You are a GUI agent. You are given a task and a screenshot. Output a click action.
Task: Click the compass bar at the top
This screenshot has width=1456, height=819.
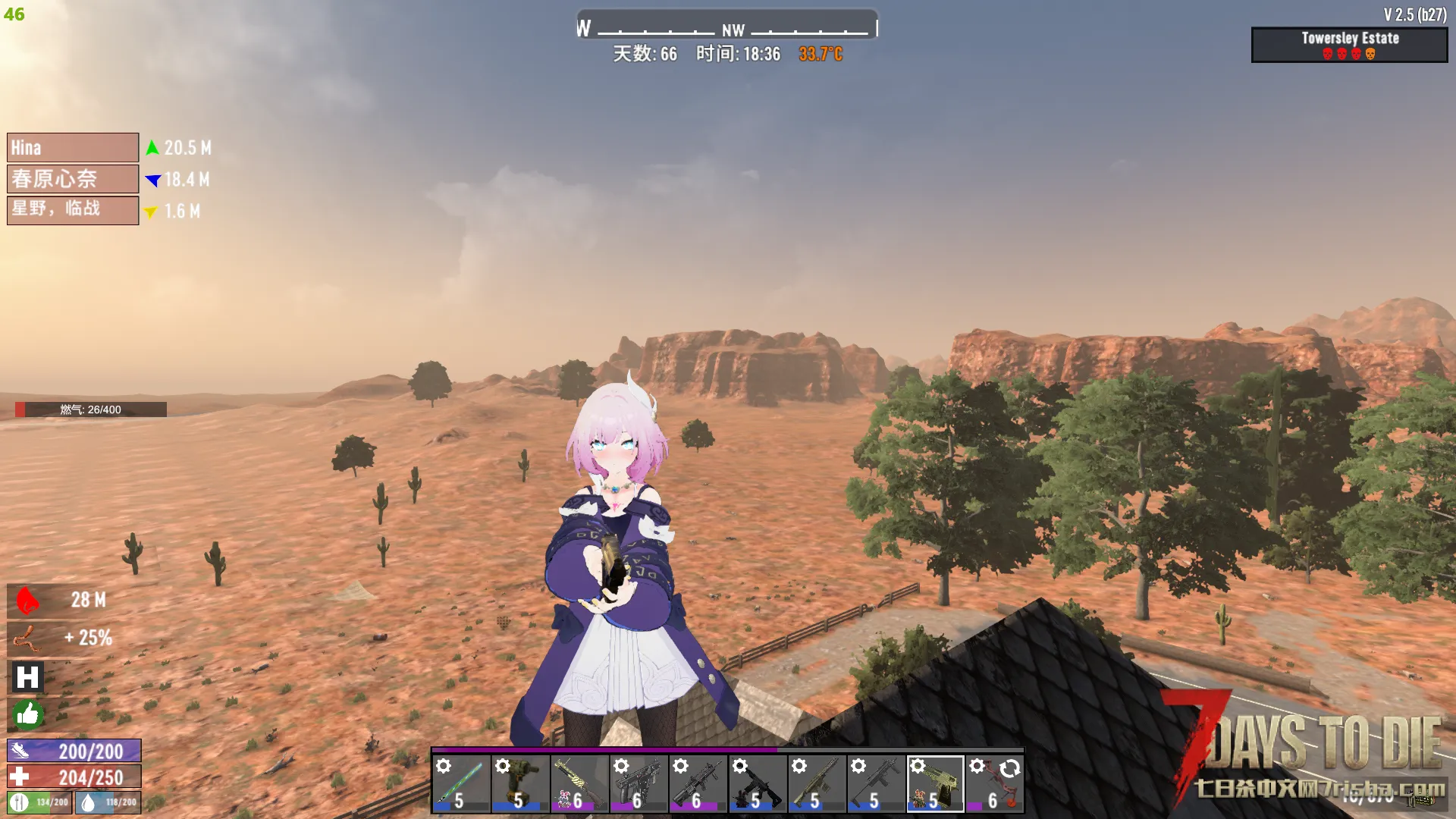point(727,29)
